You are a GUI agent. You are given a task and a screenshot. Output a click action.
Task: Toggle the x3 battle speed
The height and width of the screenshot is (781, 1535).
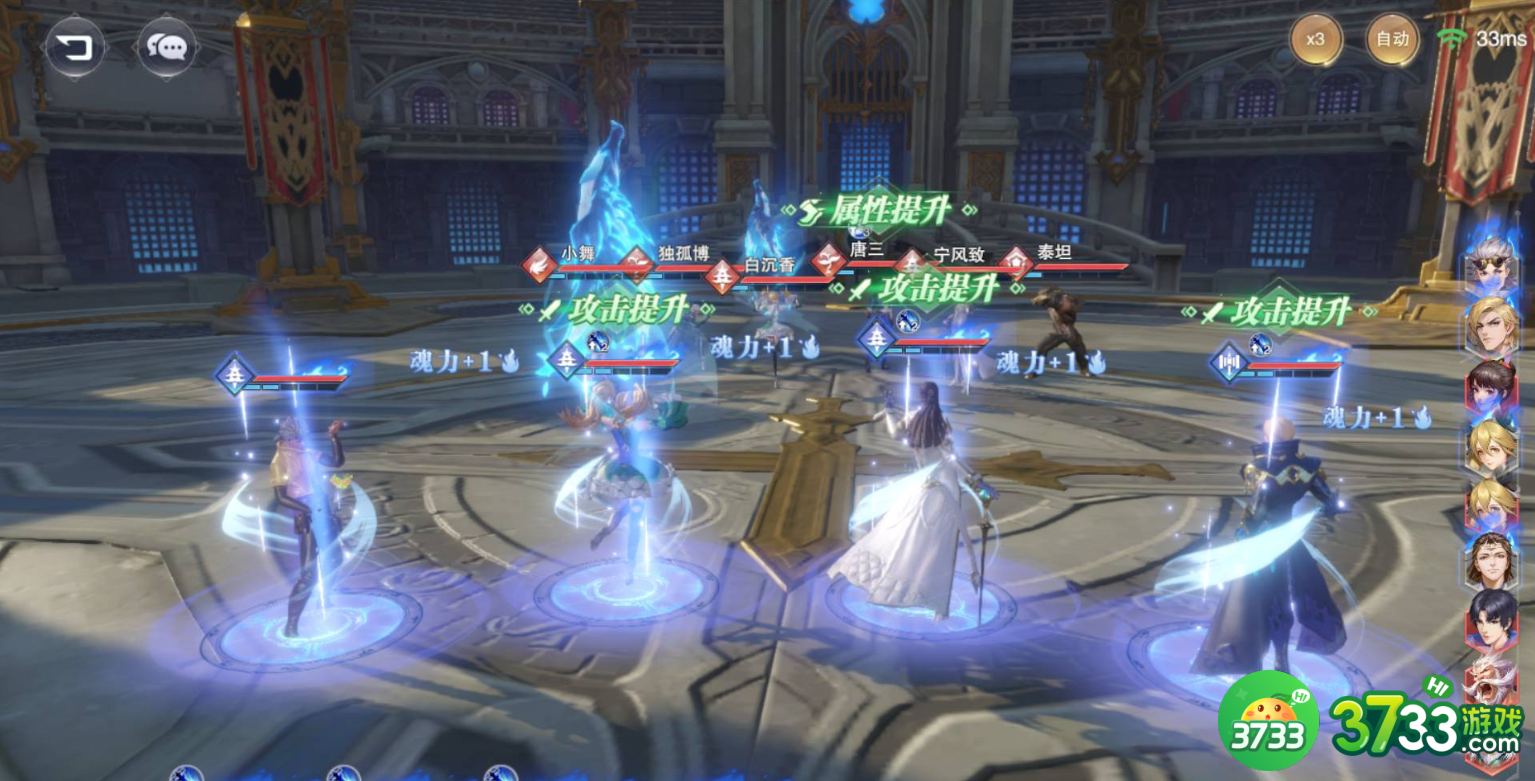point(1315,40)
